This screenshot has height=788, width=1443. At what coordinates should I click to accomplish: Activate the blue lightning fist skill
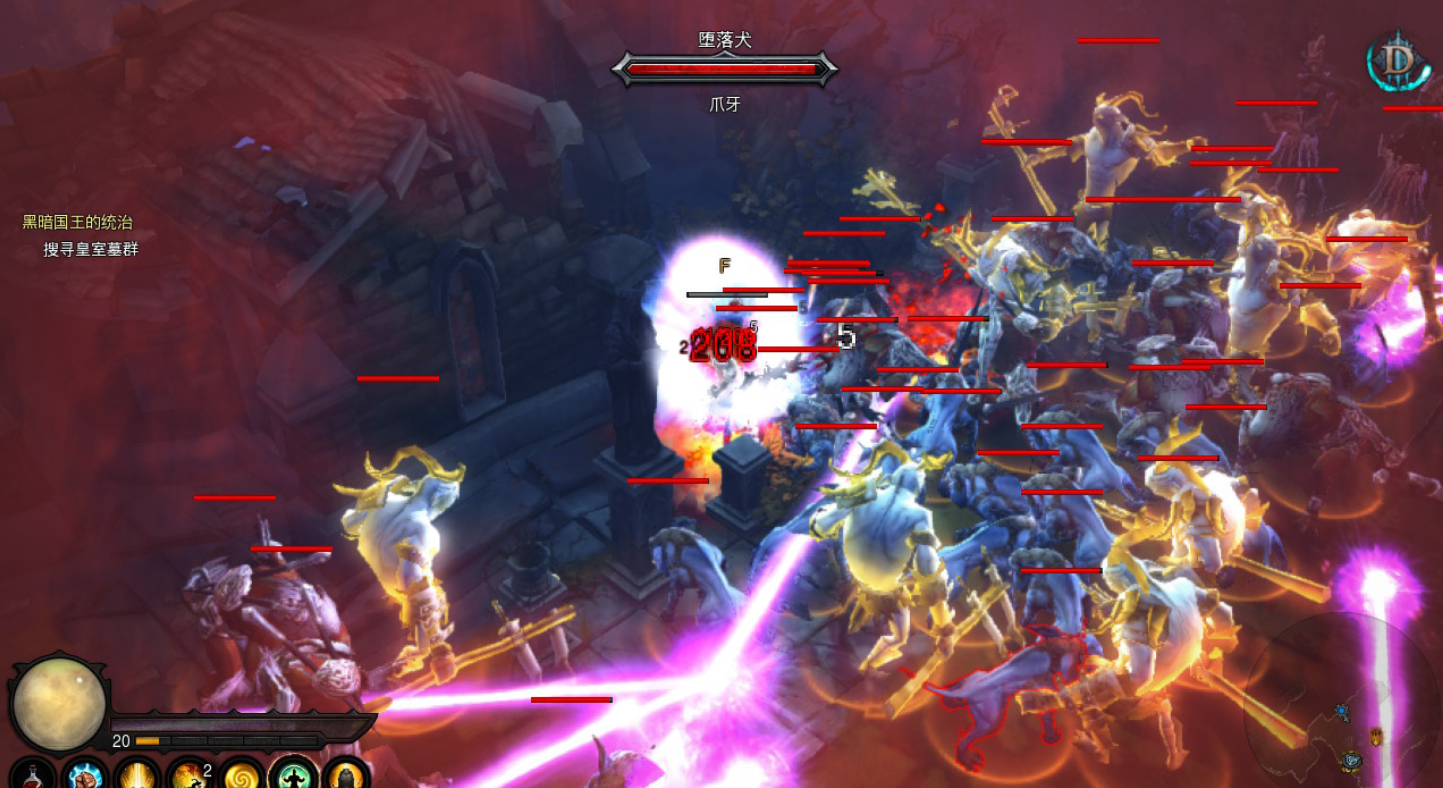85,775
